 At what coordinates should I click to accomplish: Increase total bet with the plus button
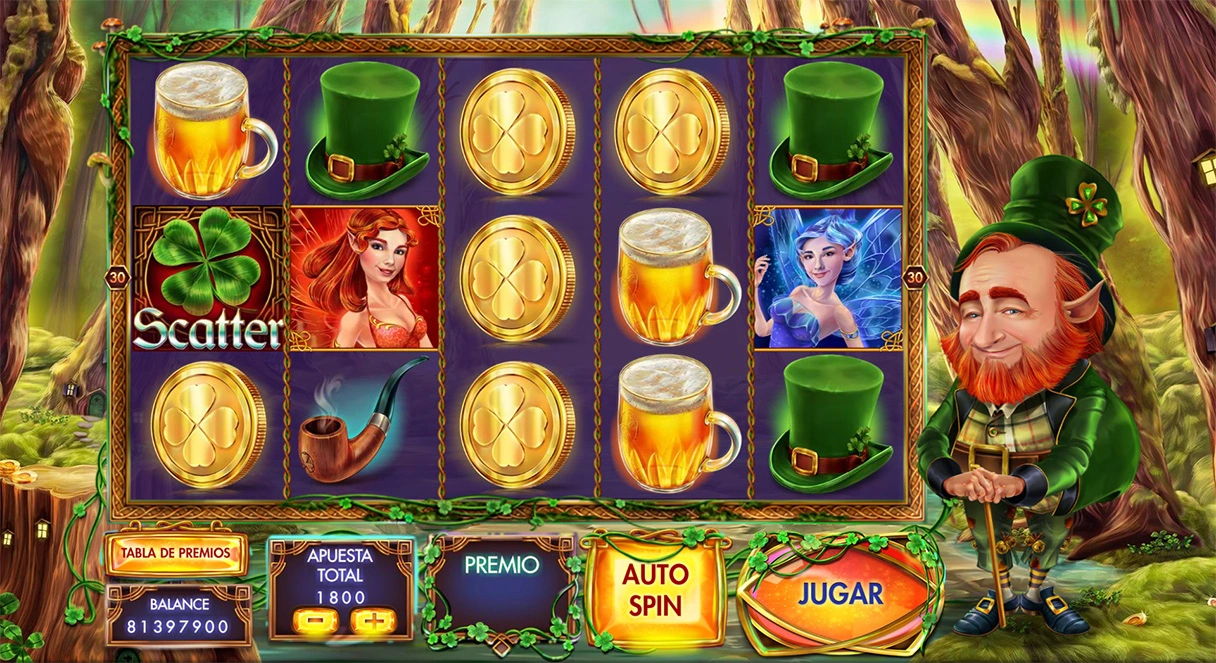click(369, 622)
